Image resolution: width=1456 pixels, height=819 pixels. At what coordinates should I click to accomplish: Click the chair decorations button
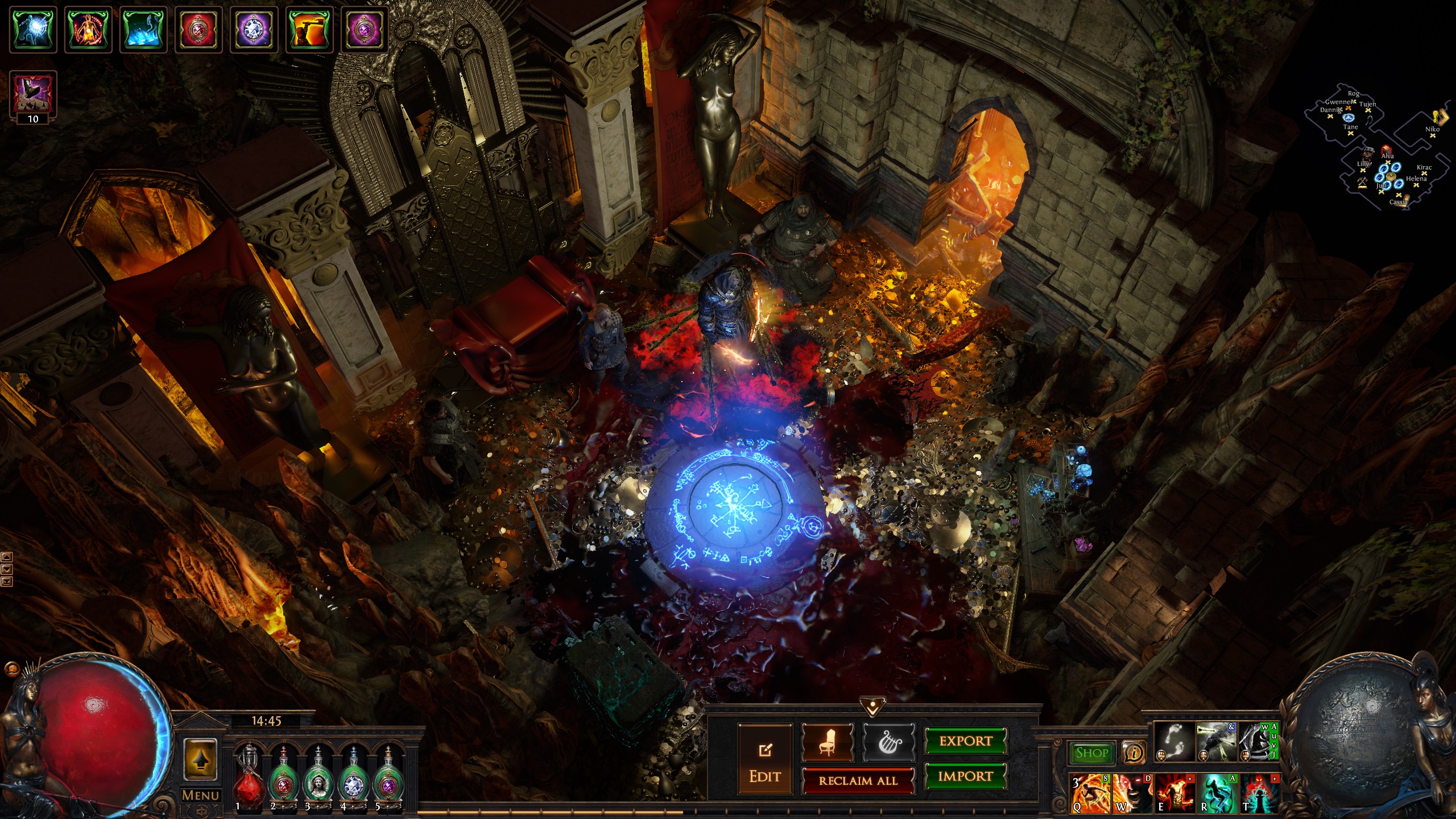828,742
